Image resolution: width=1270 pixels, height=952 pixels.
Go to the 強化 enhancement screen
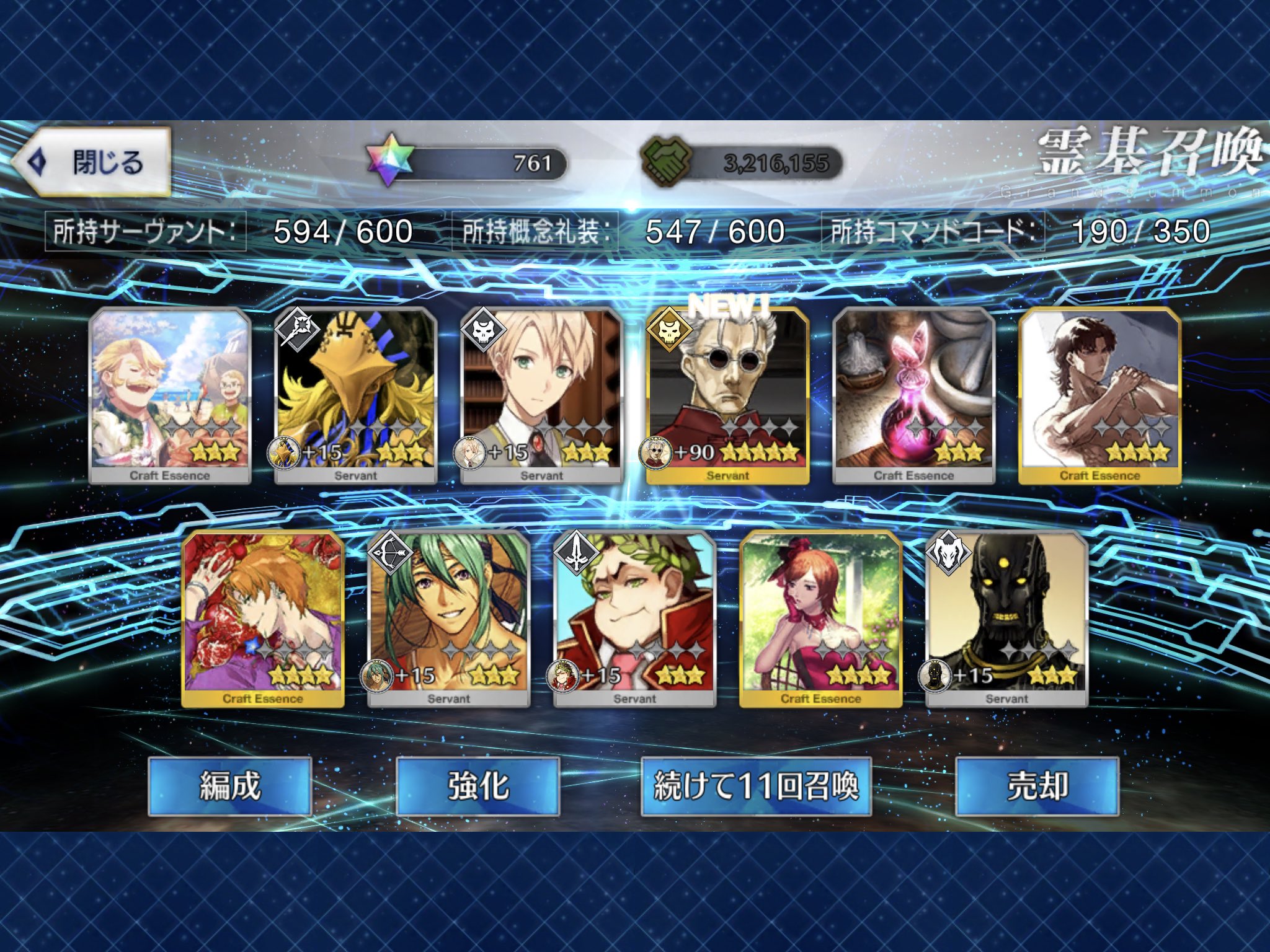(477, 786)
